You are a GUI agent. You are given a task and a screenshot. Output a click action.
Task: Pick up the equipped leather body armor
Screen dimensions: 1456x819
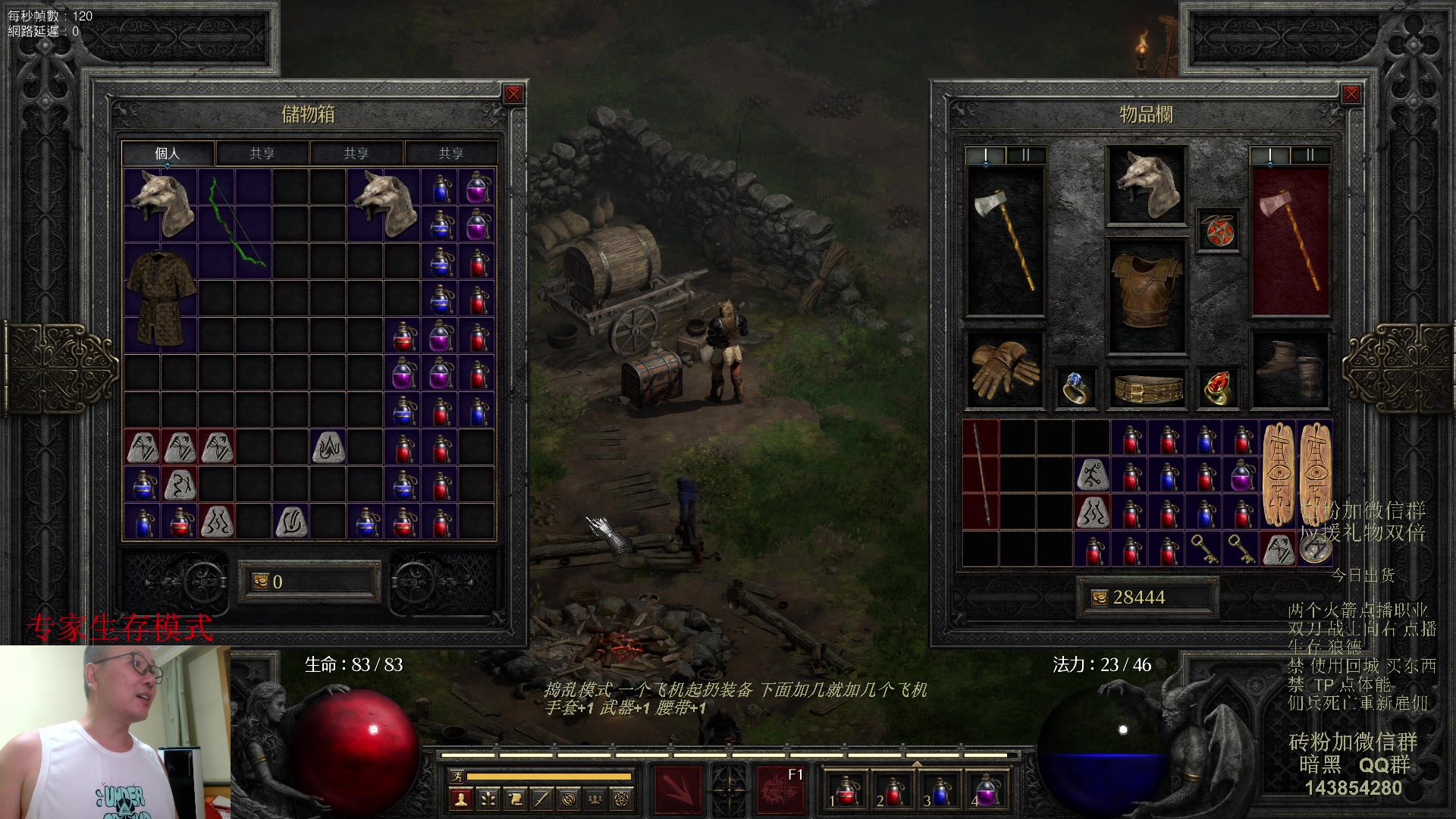(x=1146, y=294)
